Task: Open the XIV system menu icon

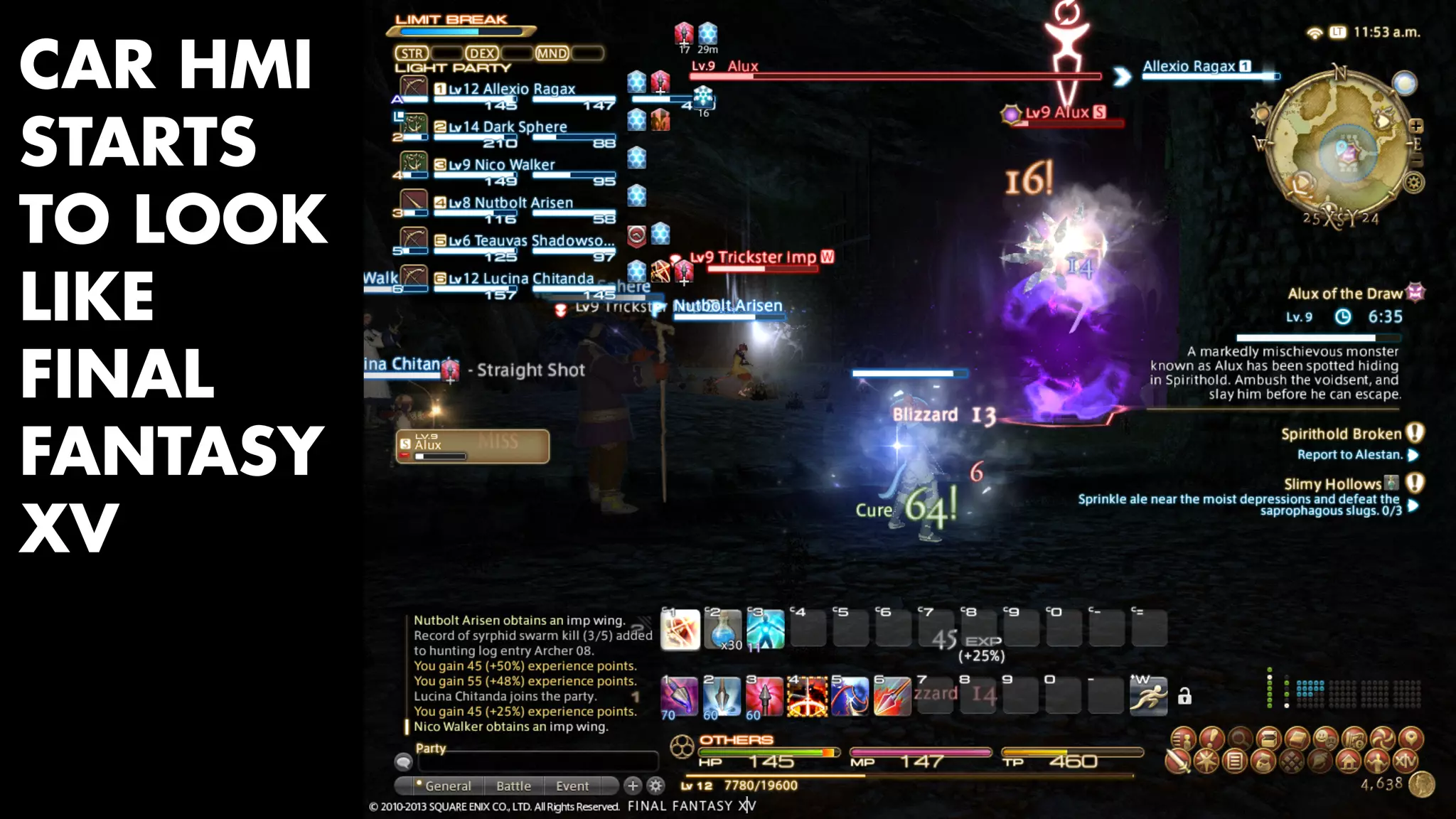Action: (1405, 761)
